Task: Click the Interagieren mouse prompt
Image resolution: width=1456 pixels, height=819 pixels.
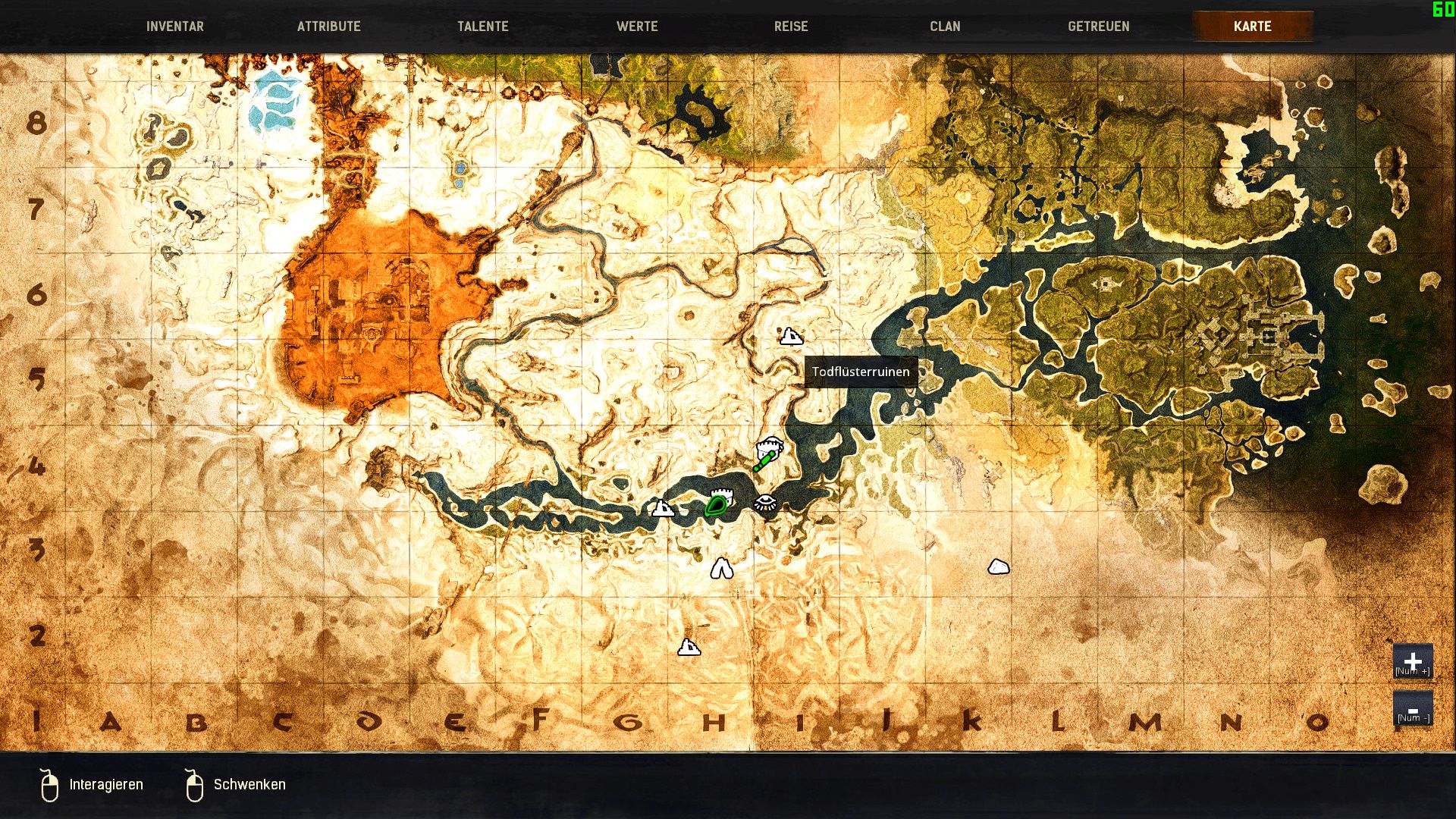Action: tap(105, 784)
